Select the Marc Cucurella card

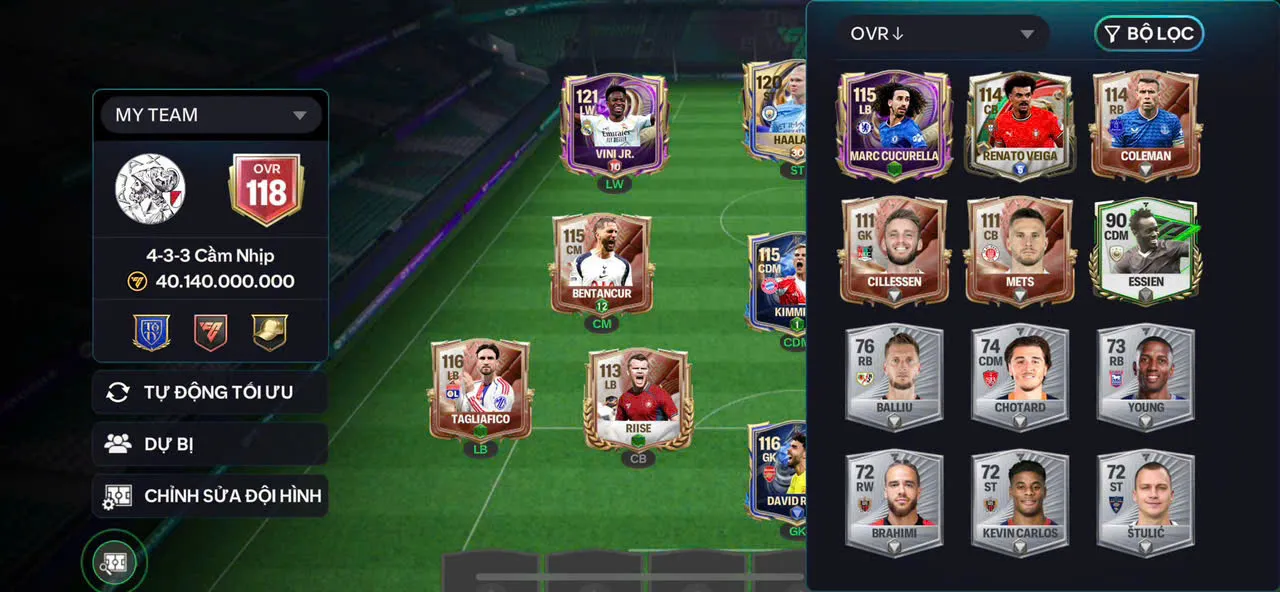point(894,124)
